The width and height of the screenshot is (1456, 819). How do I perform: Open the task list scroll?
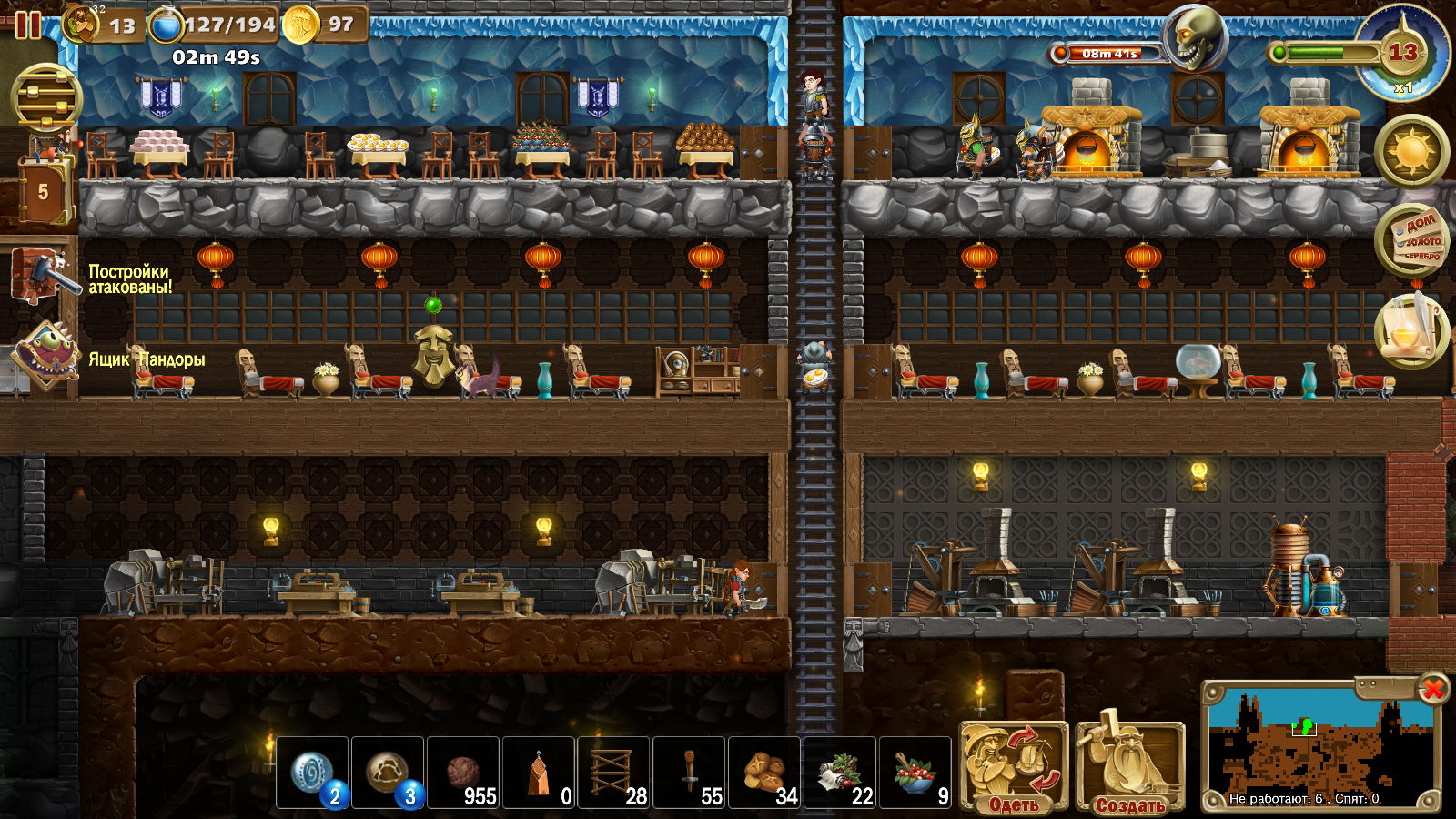click(1411, 240)
